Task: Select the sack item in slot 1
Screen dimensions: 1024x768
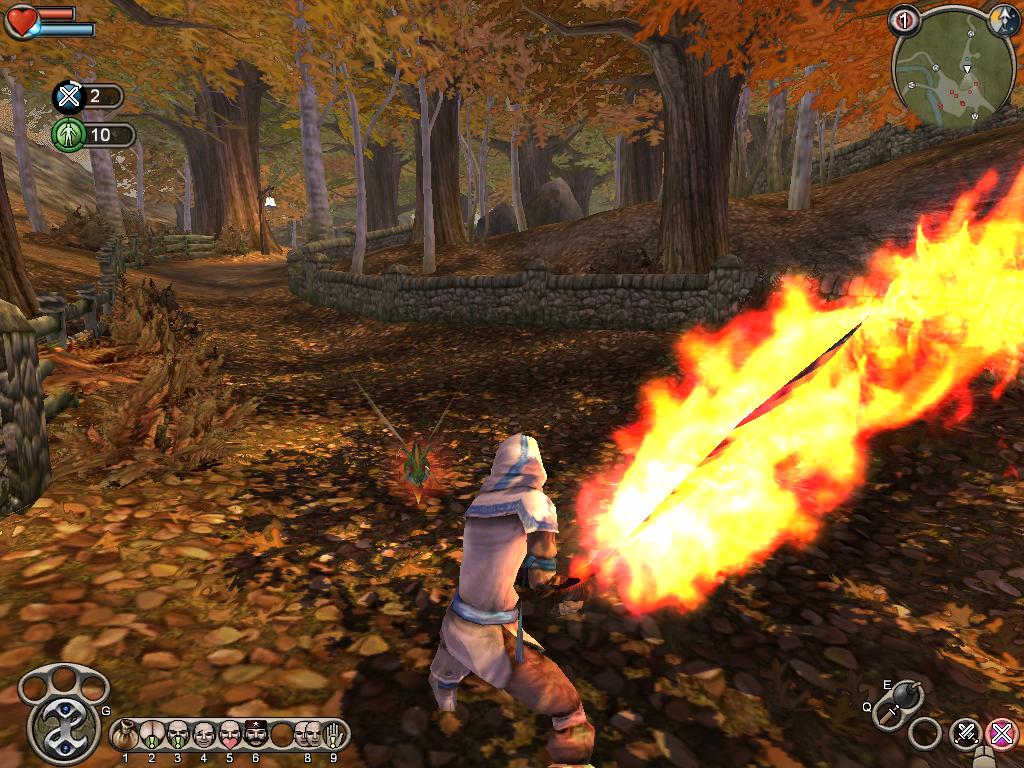Action: [x=126, y=735]
